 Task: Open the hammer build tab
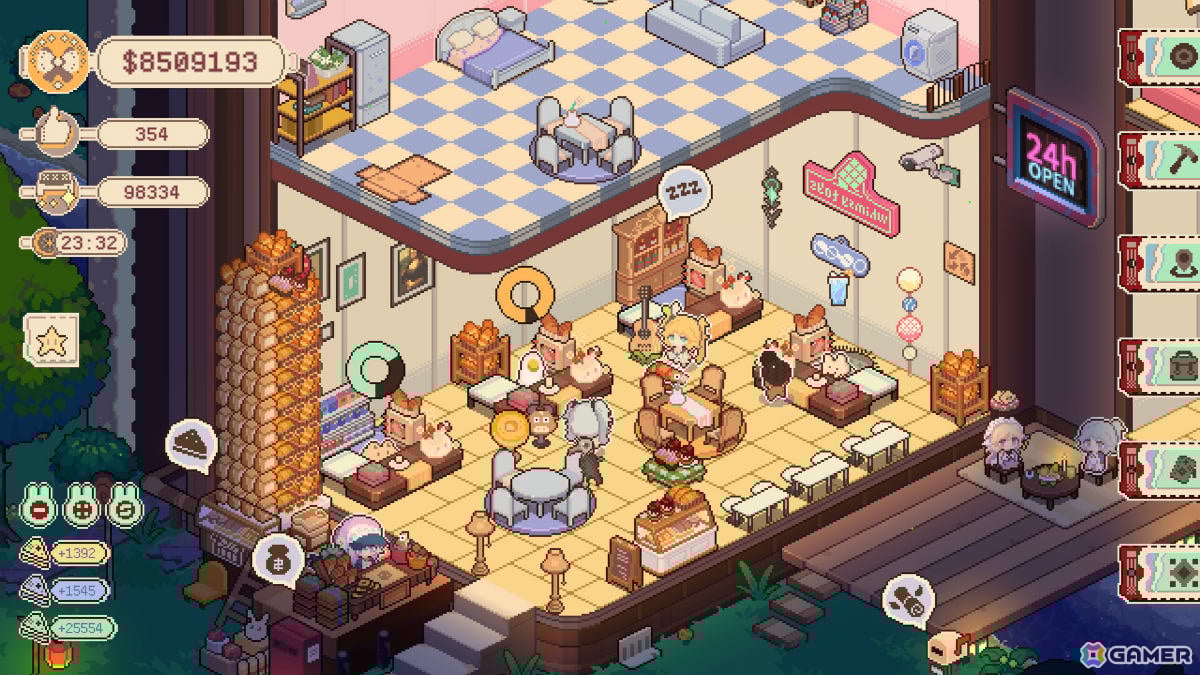(1162, 158)
